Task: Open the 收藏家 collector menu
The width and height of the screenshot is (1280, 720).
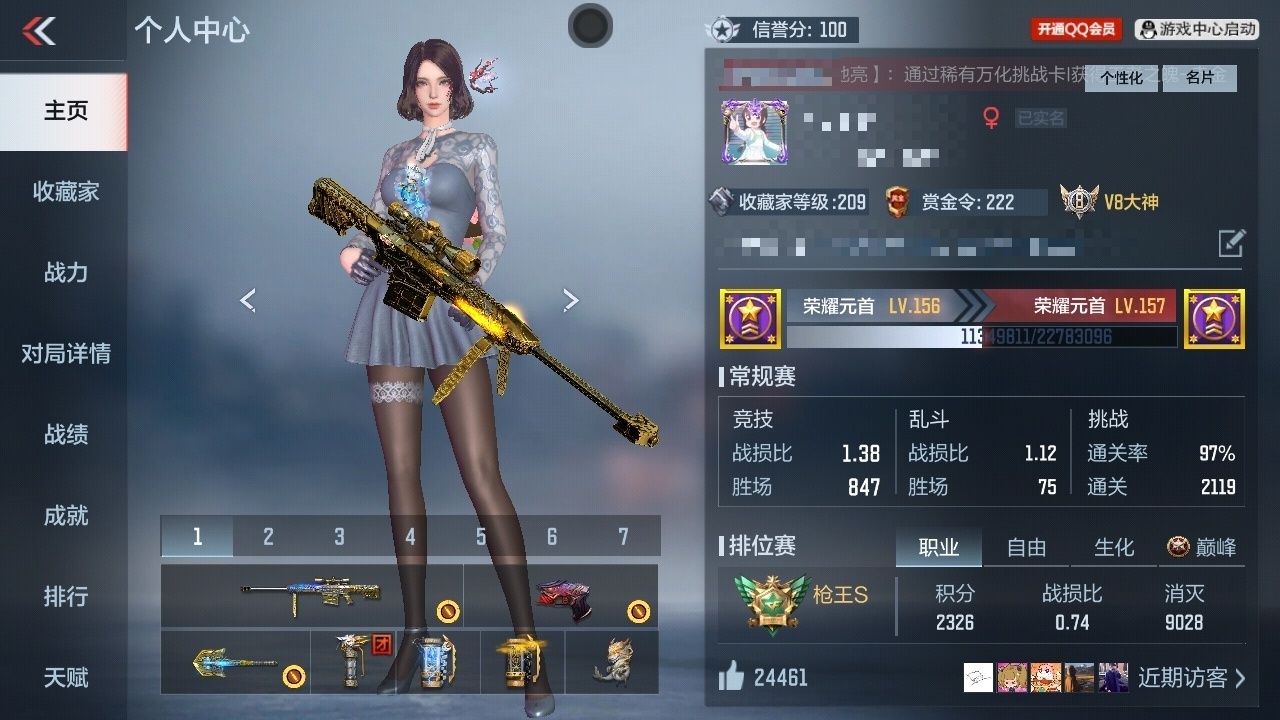Action: click(65, 191)
